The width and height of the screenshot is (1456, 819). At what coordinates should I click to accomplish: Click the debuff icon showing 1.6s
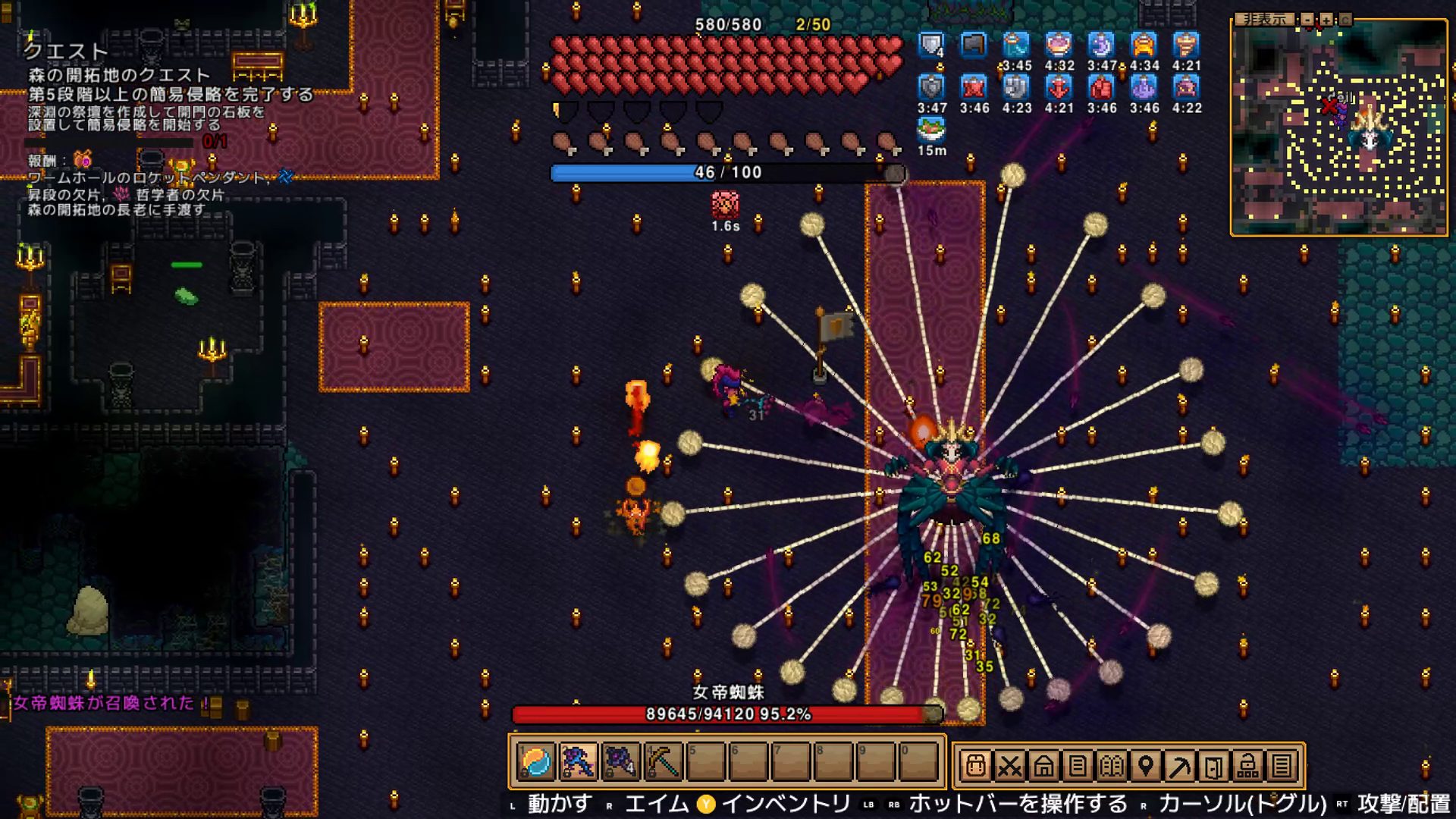pos(725,205)
